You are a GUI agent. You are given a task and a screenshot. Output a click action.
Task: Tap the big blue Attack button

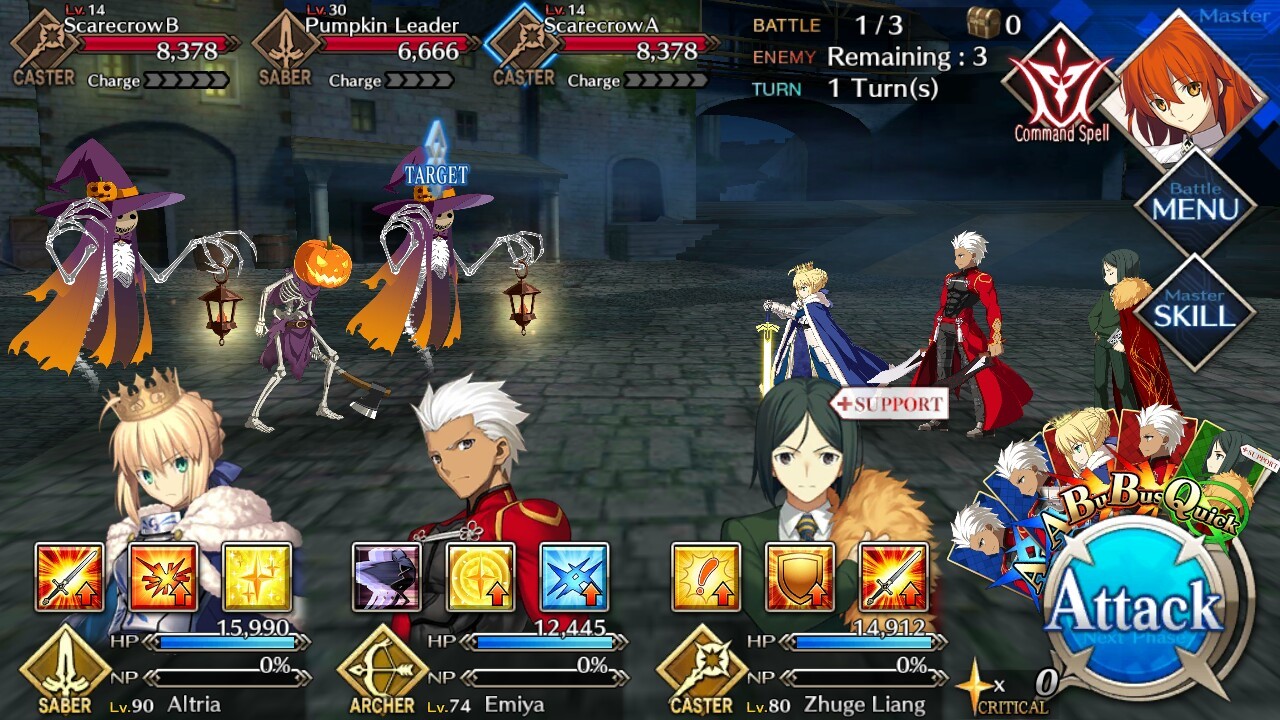point(1137,607)
